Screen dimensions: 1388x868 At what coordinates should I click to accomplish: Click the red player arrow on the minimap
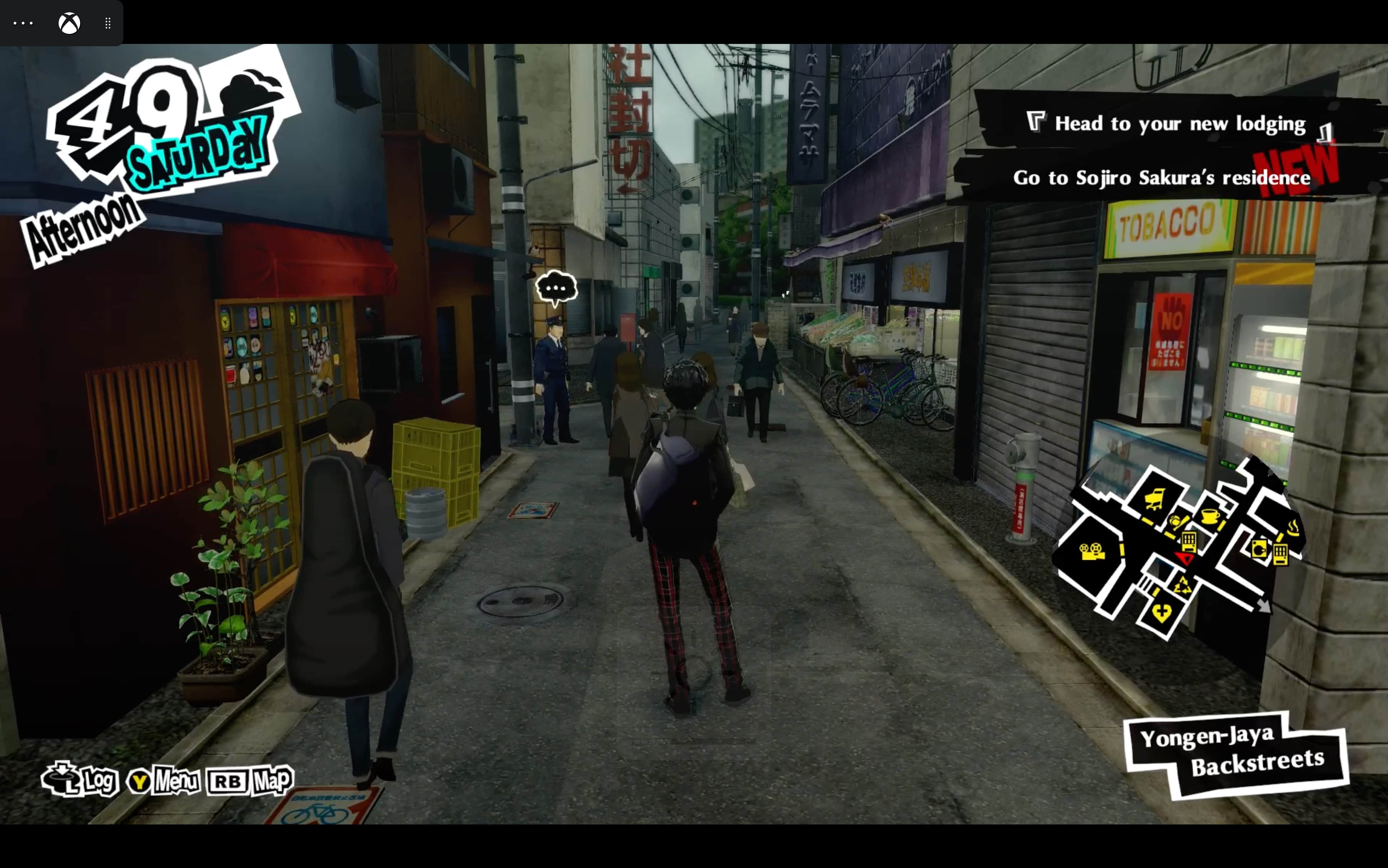[1184, 558]
